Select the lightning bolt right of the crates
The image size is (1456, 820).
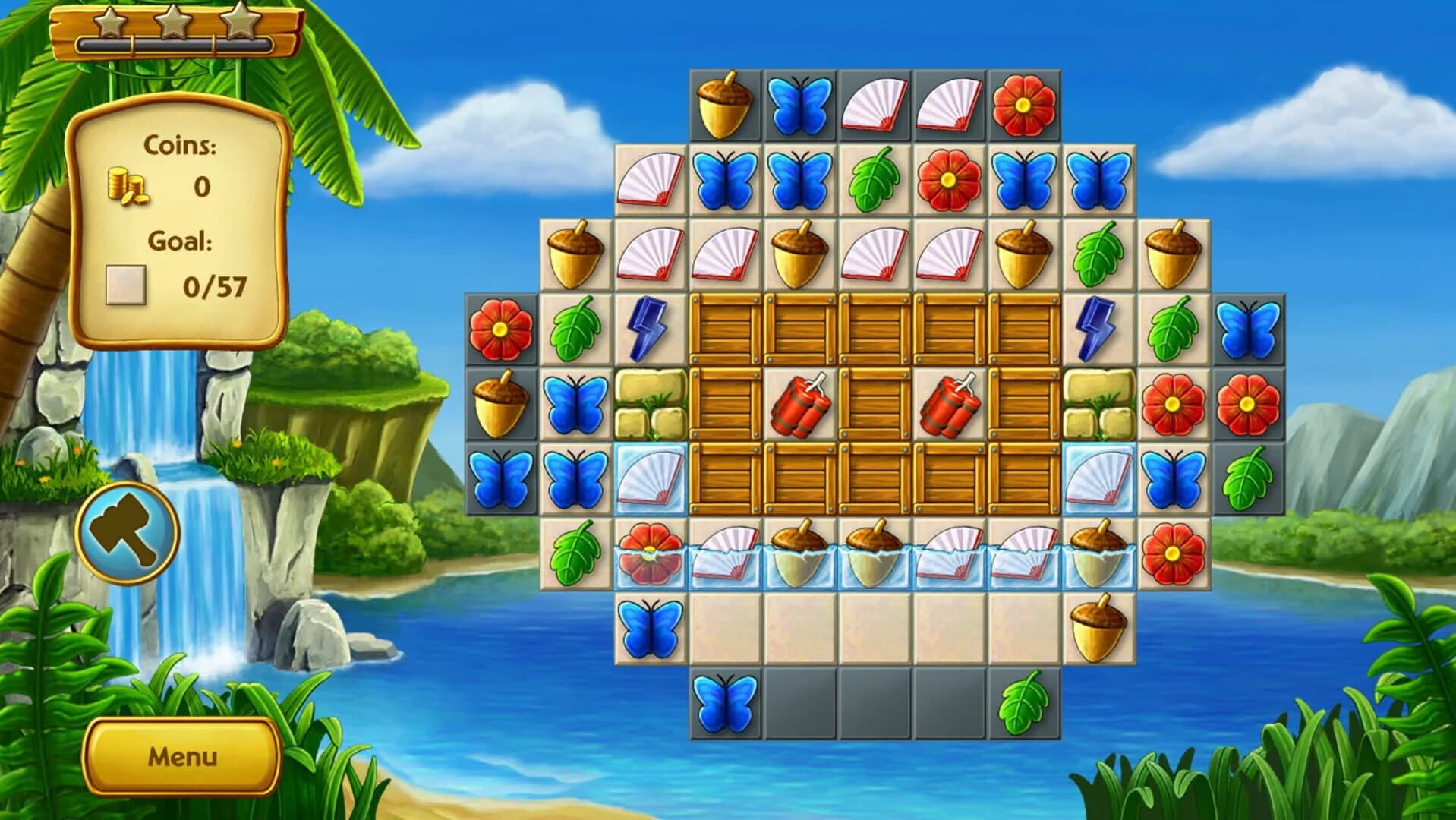[1098, 330]
